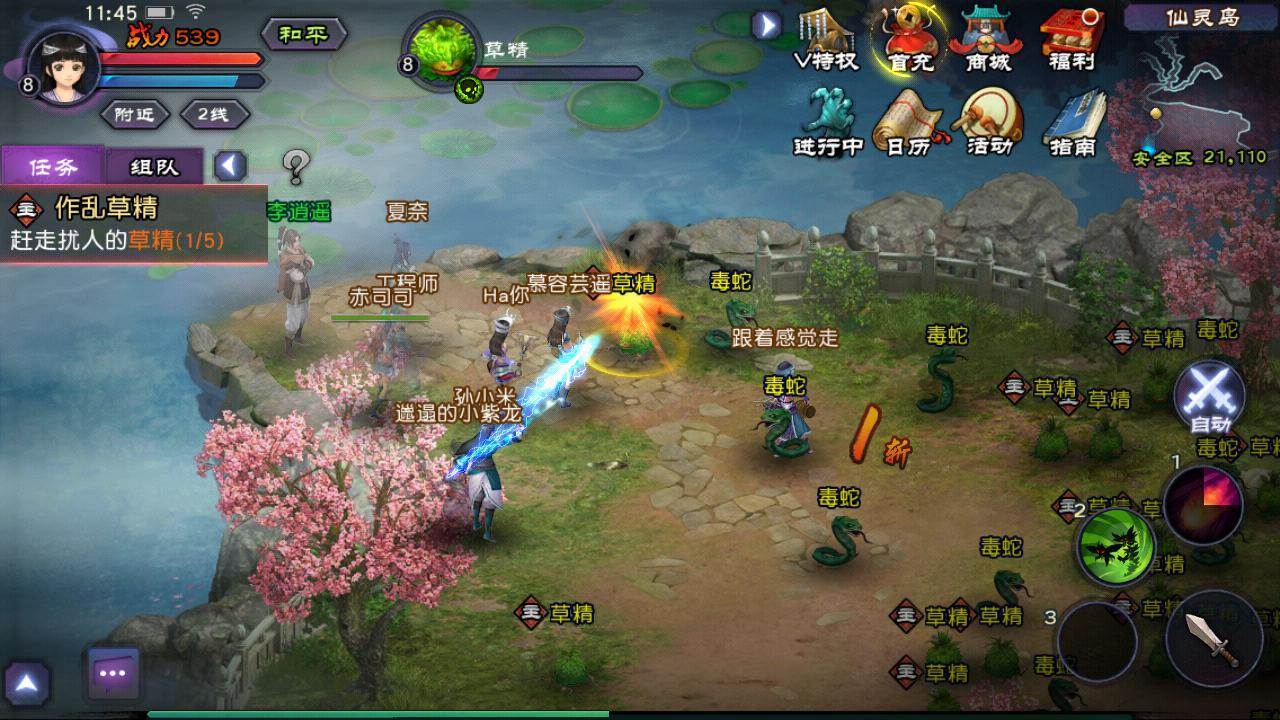Open the player character portrait
The height and width of the screenshot is (720, 1280).
pos(61,64)
